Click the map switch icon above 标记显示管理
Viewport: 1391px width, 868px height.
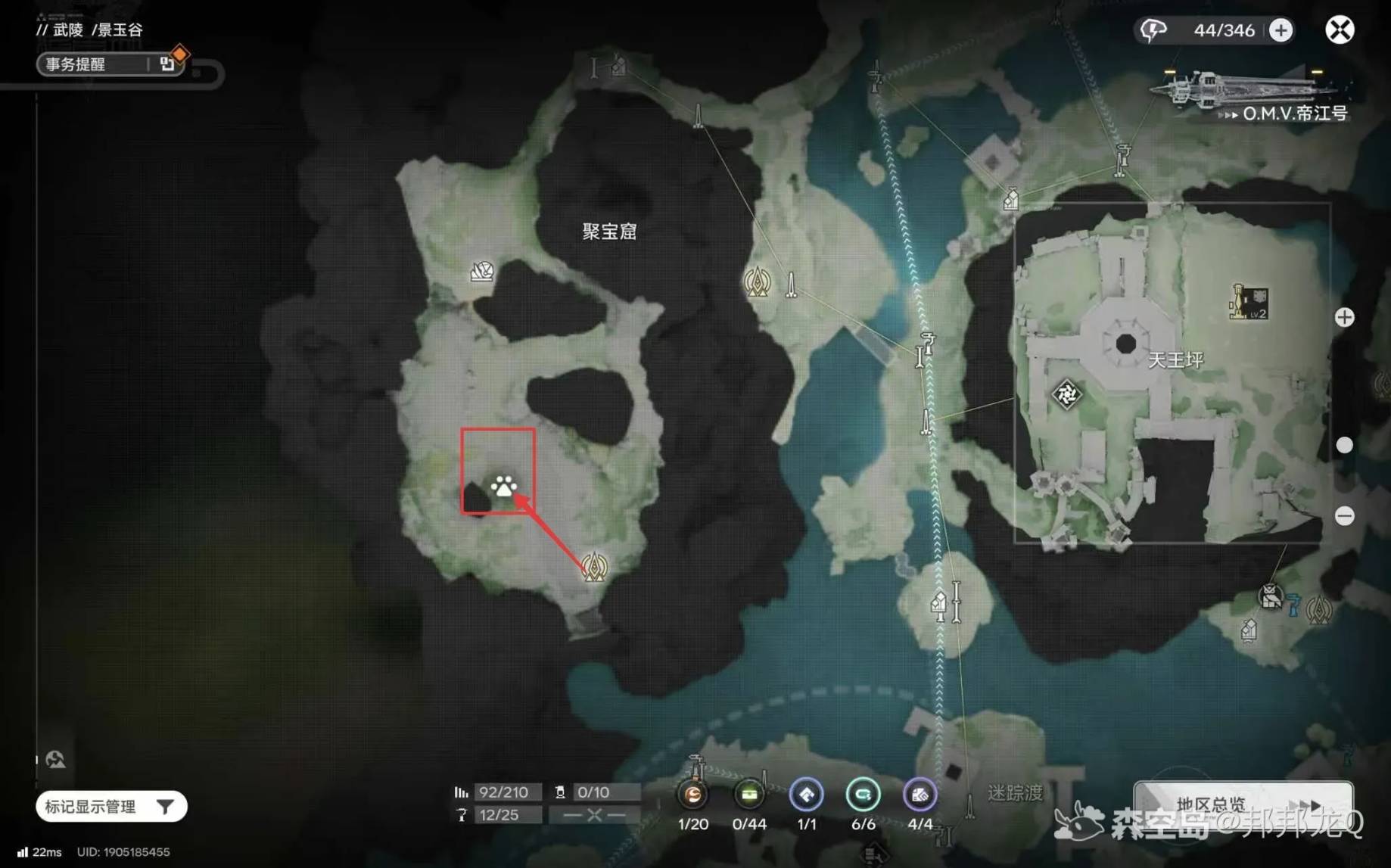pyautogui.click(x=55, y=759)
